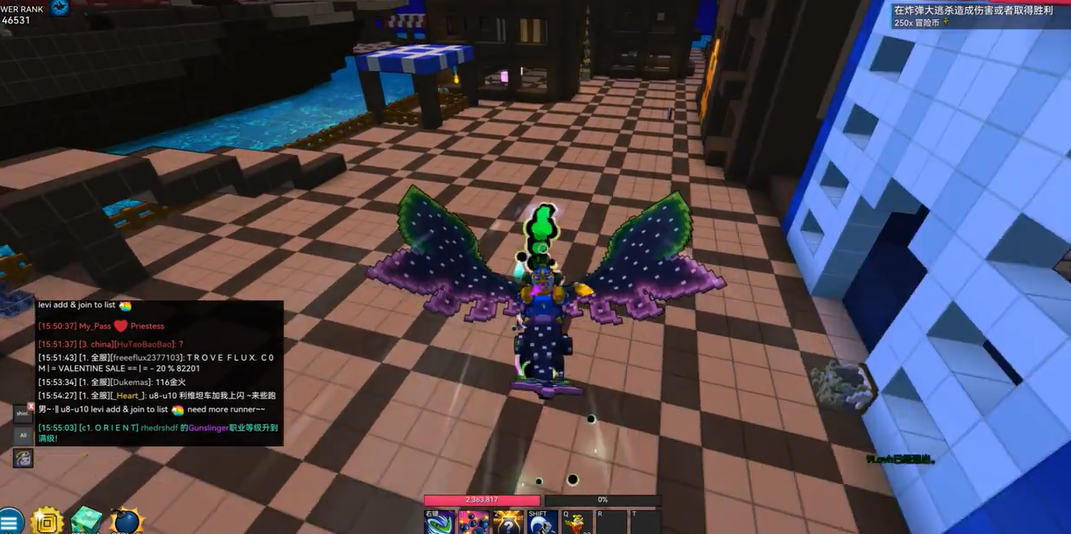The width and height of the screenshot is (1071, 534).
Task: Use the Q flask item slot
Action: tap(575, 522)
